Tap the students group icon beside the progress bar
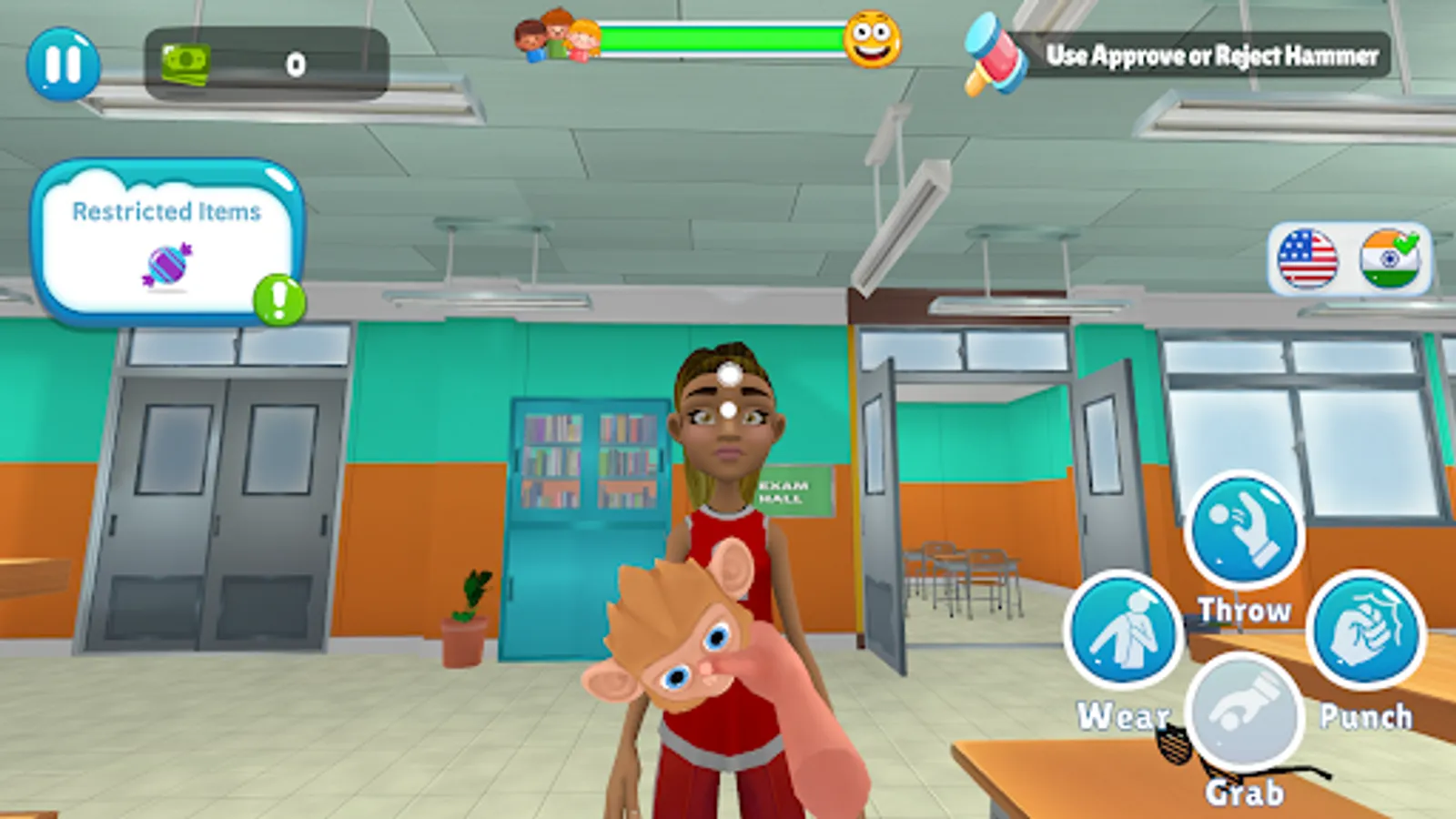The image size is (1456, 819). tap(553, 38)
